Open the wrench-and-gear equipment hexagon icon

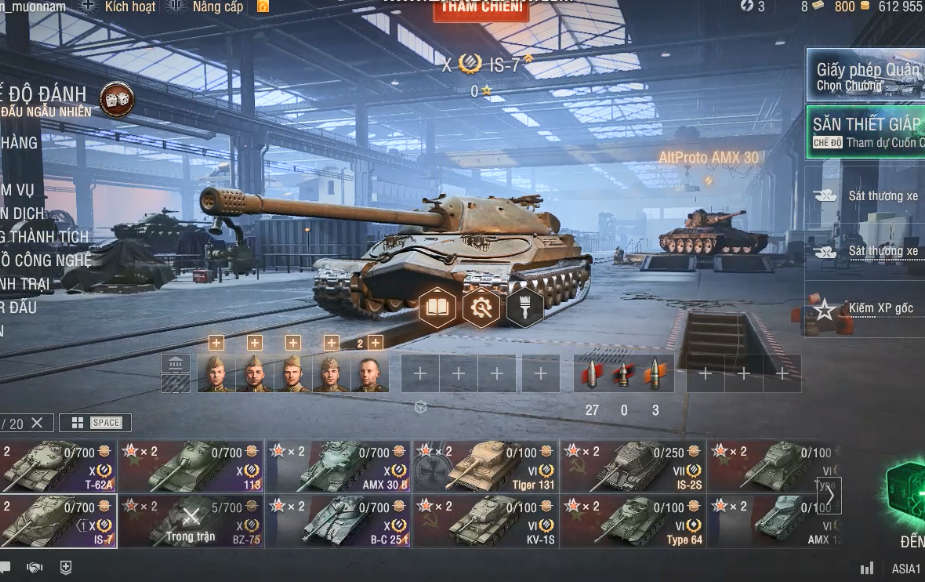pyautogui.click(x=481, y=307)
